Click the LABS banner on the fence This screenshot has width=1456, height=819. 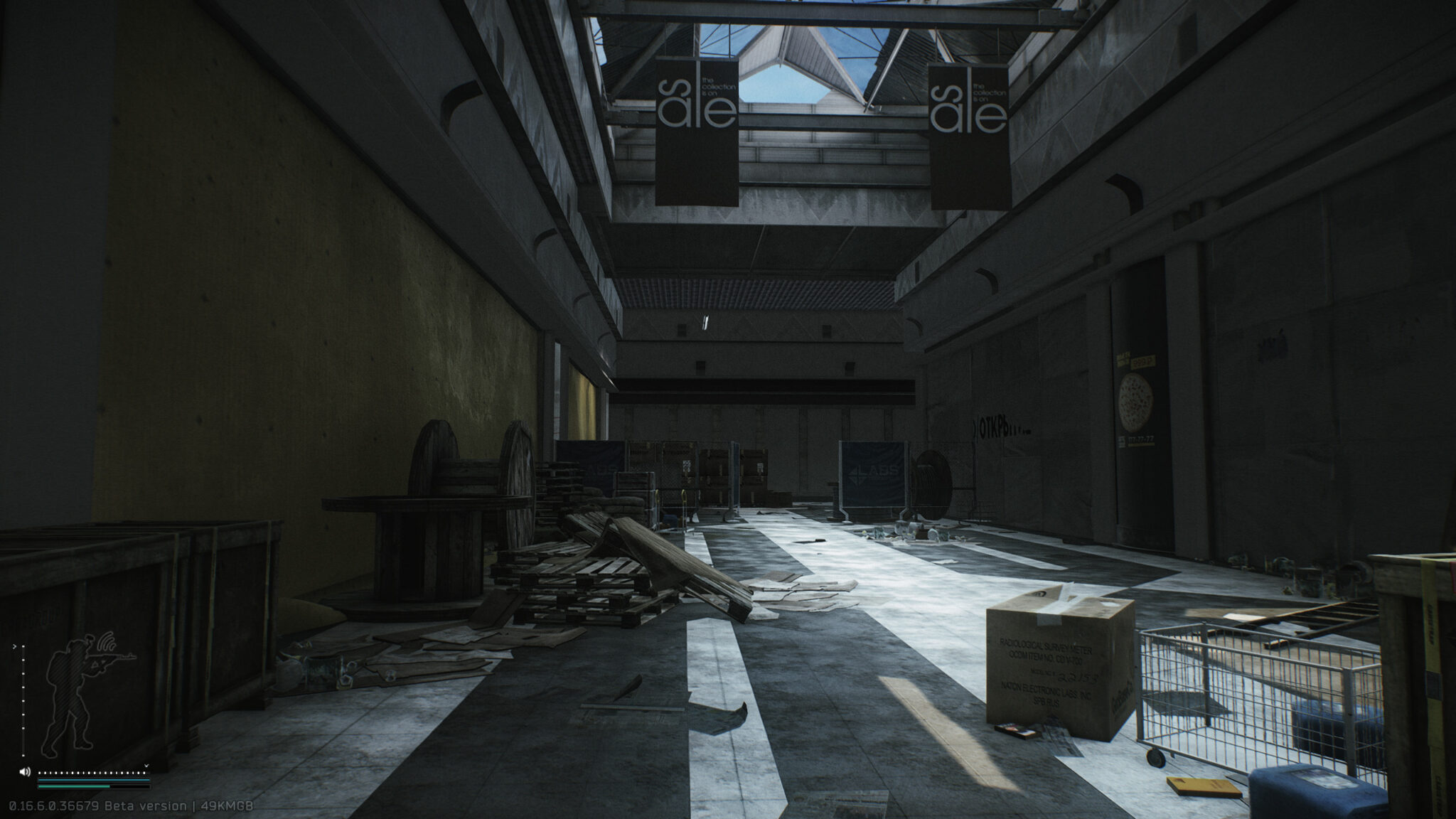(874, 473)
